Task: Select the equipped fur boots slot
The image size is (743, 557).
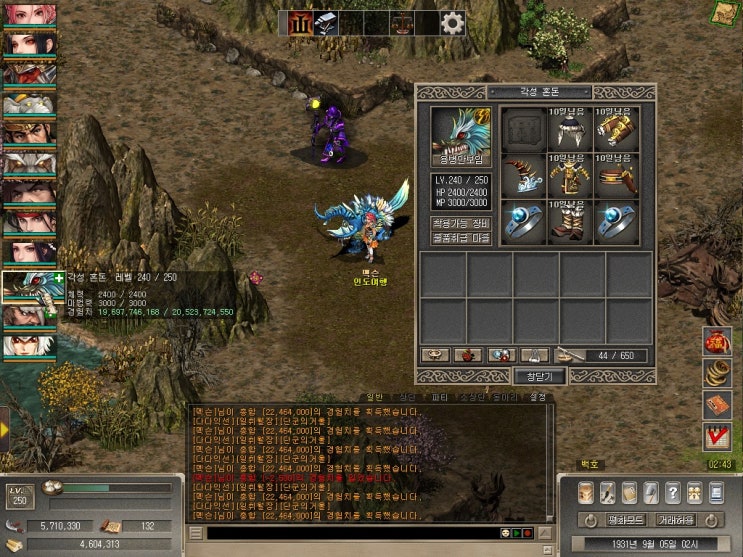Action: pos(570,222)
